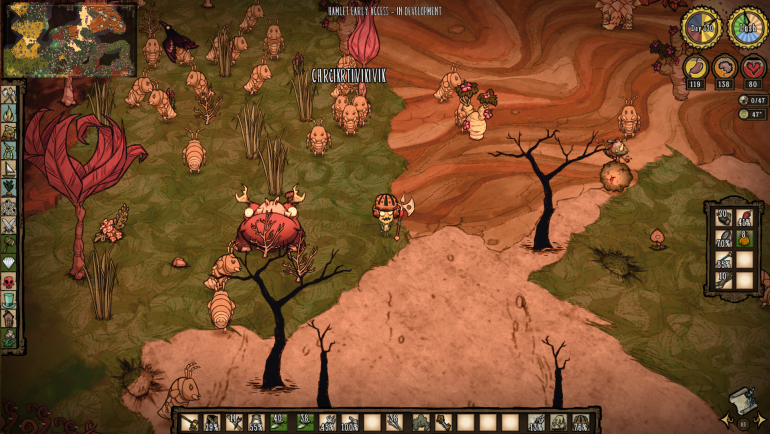
Task: Select the equipped helmet slot at 76%
Action: tap(582, 423)
